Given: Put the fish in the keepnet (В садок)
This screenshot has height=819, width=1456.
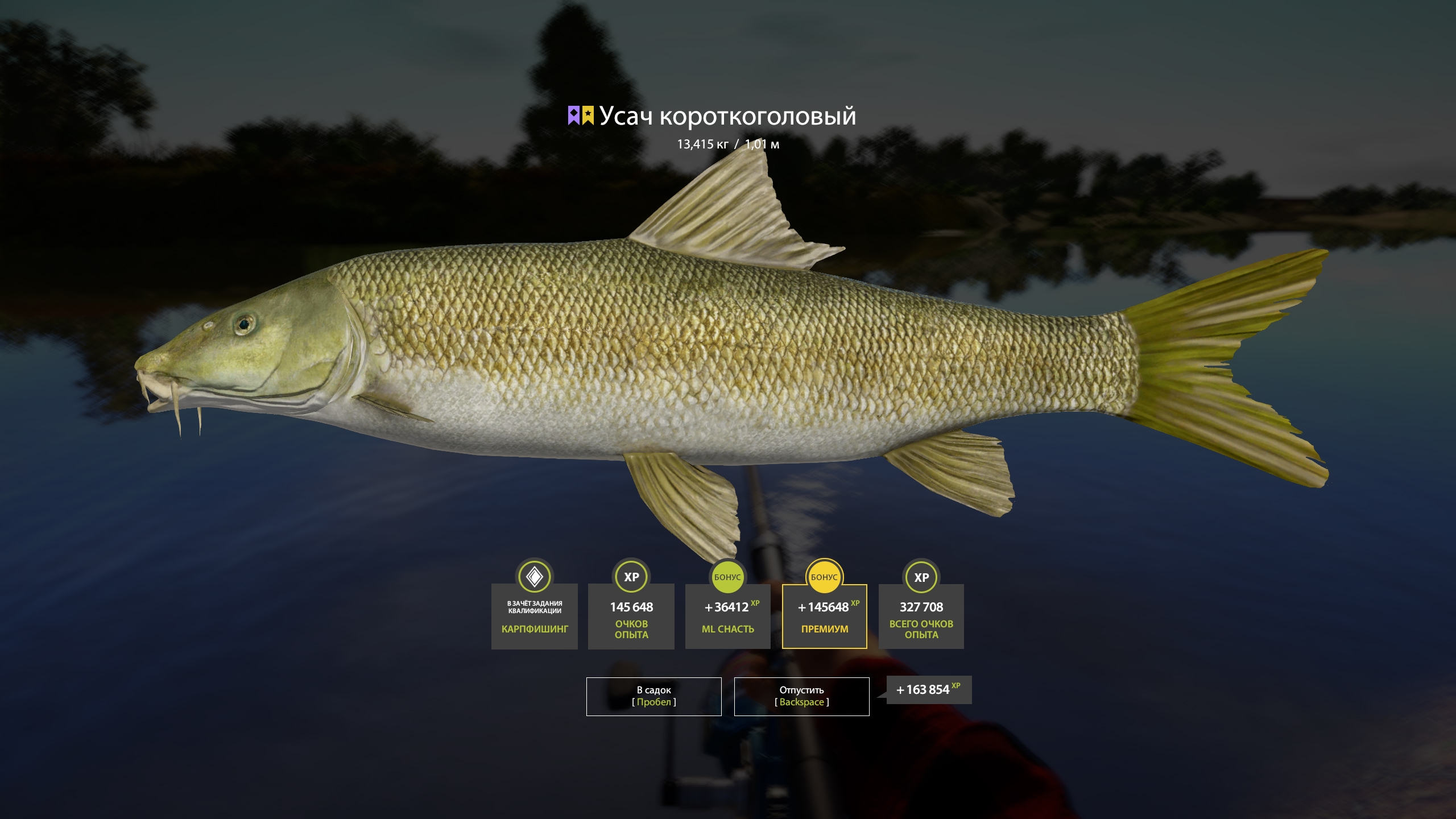Looking at the screenshot, I should pyautogui.click(x=653, y=696).
